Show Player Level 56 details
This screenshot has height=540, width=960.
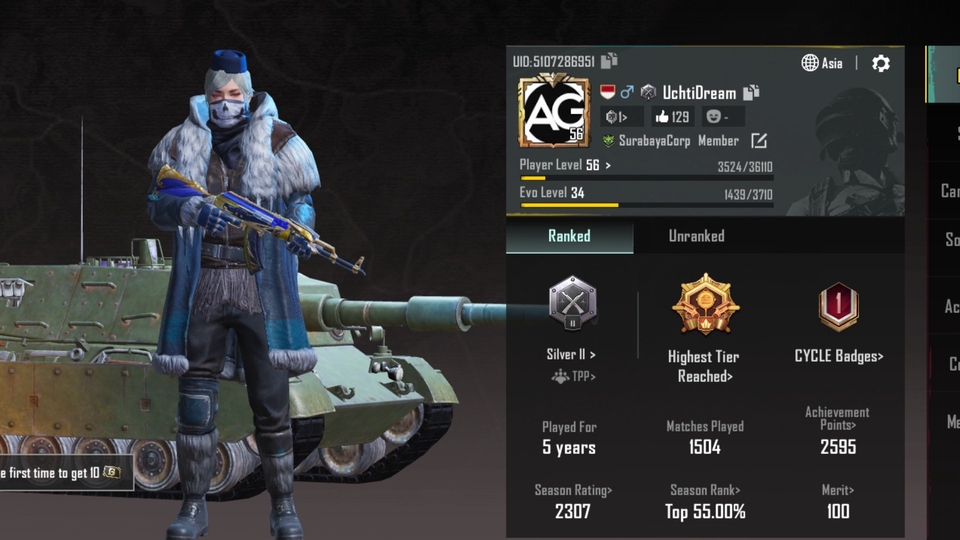(x=565, y=165)
